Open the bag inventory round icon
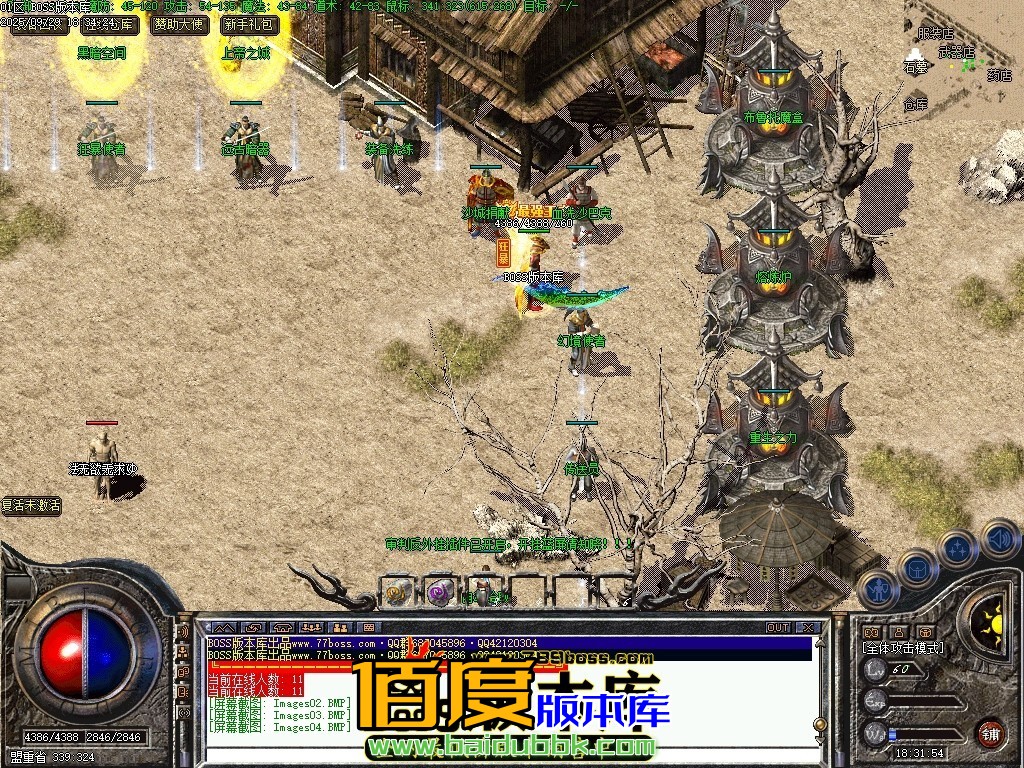The width and height of the screenshot is (1024, 768). point(917,567)
